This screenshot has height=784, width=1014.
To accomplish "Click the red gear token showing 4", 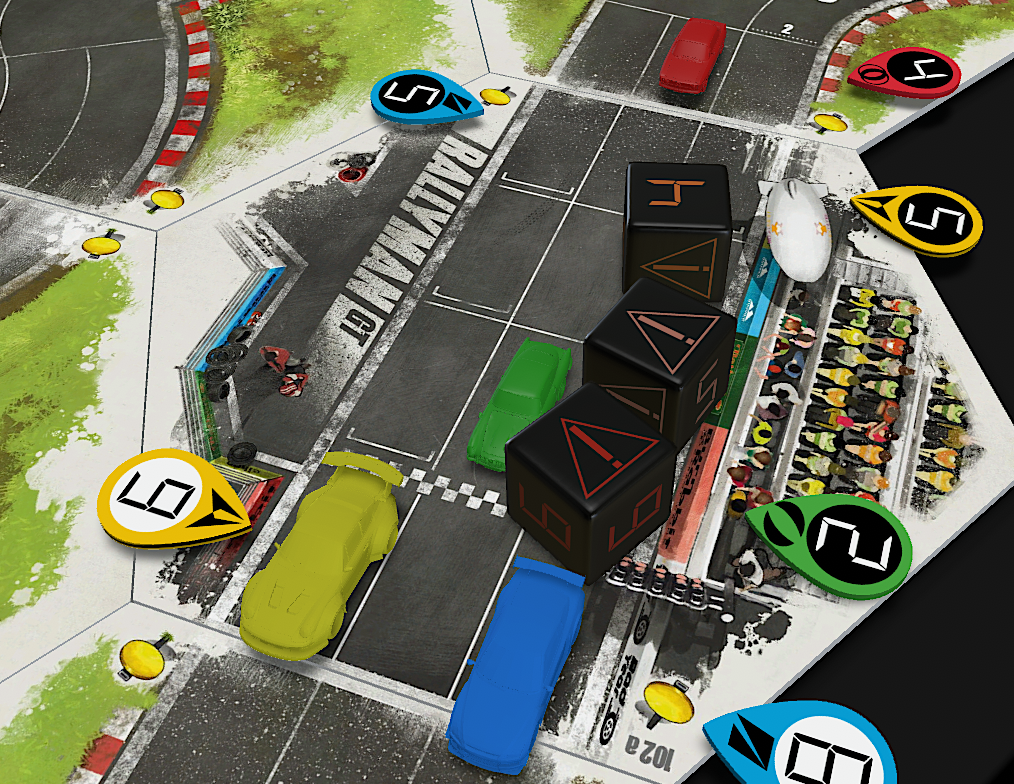I will 907,72.
